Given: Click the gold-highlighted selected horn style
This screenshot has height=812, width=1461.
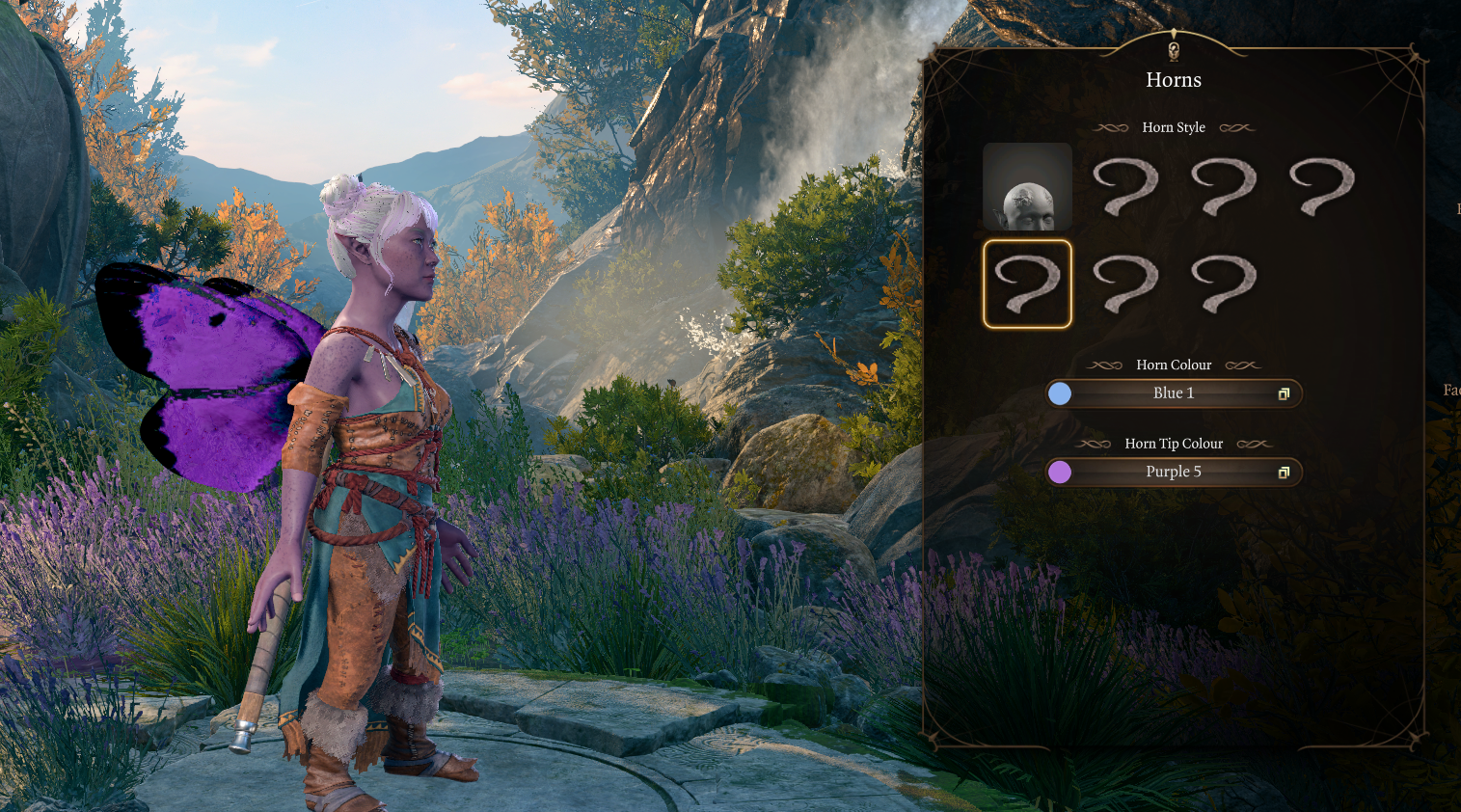Looking at the screenshot, I should pos(1027,284).
